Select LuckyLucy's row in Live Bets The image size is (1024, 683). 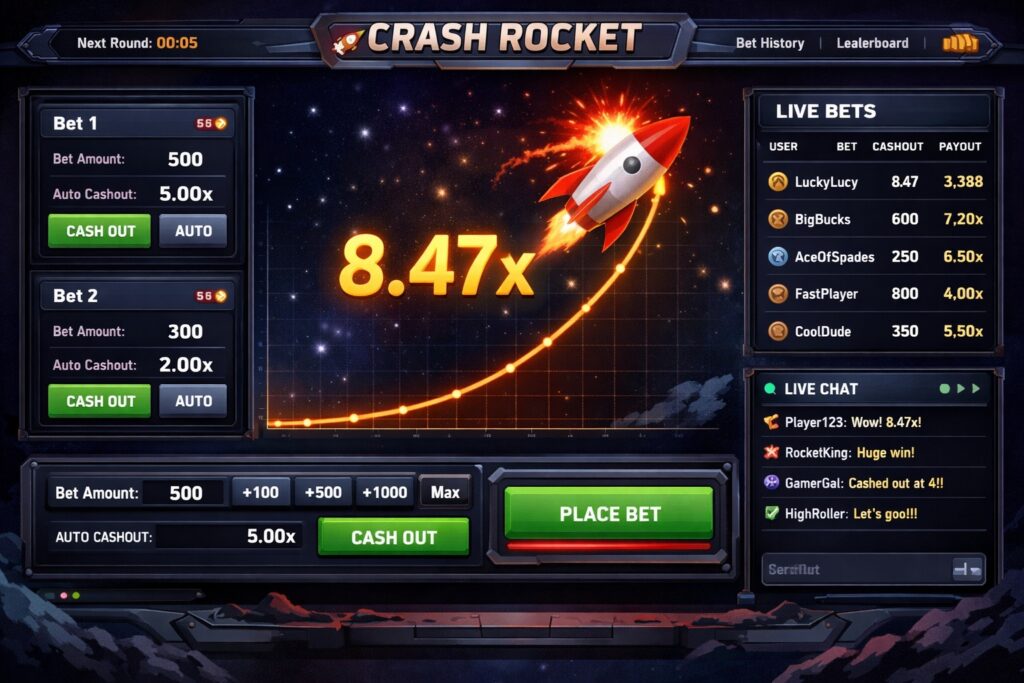pyautogui.click(x=874, y=182)
